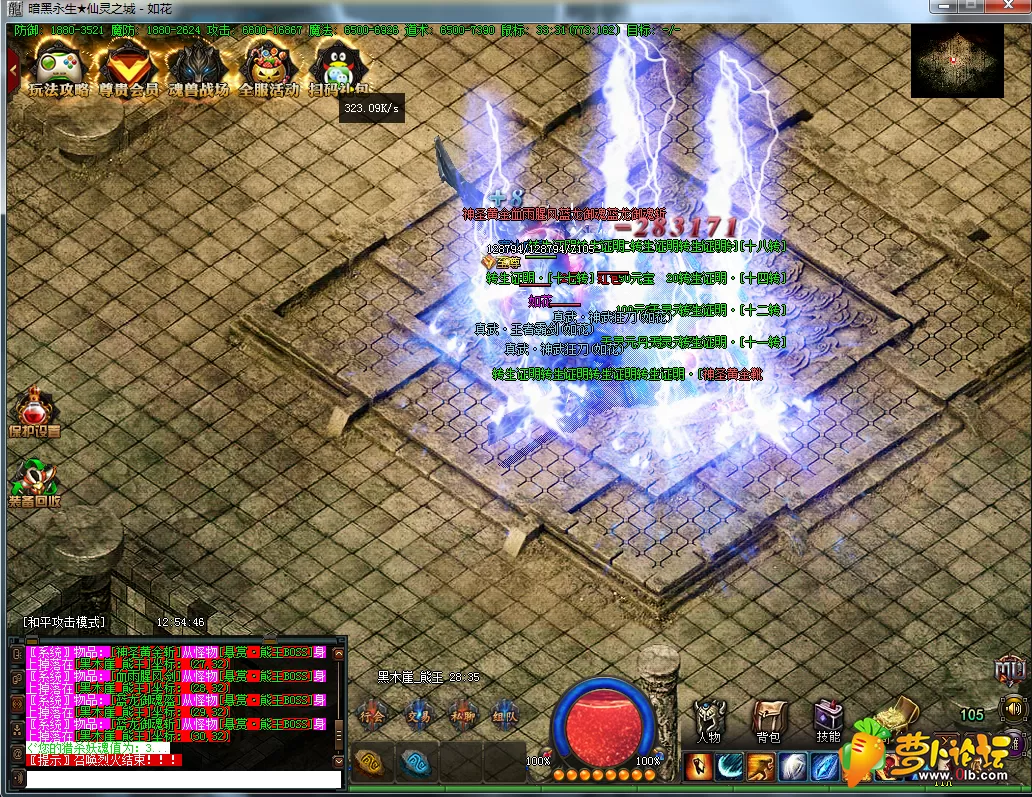
Task: Open the 技能 skills panel
Action: (828, 720)
